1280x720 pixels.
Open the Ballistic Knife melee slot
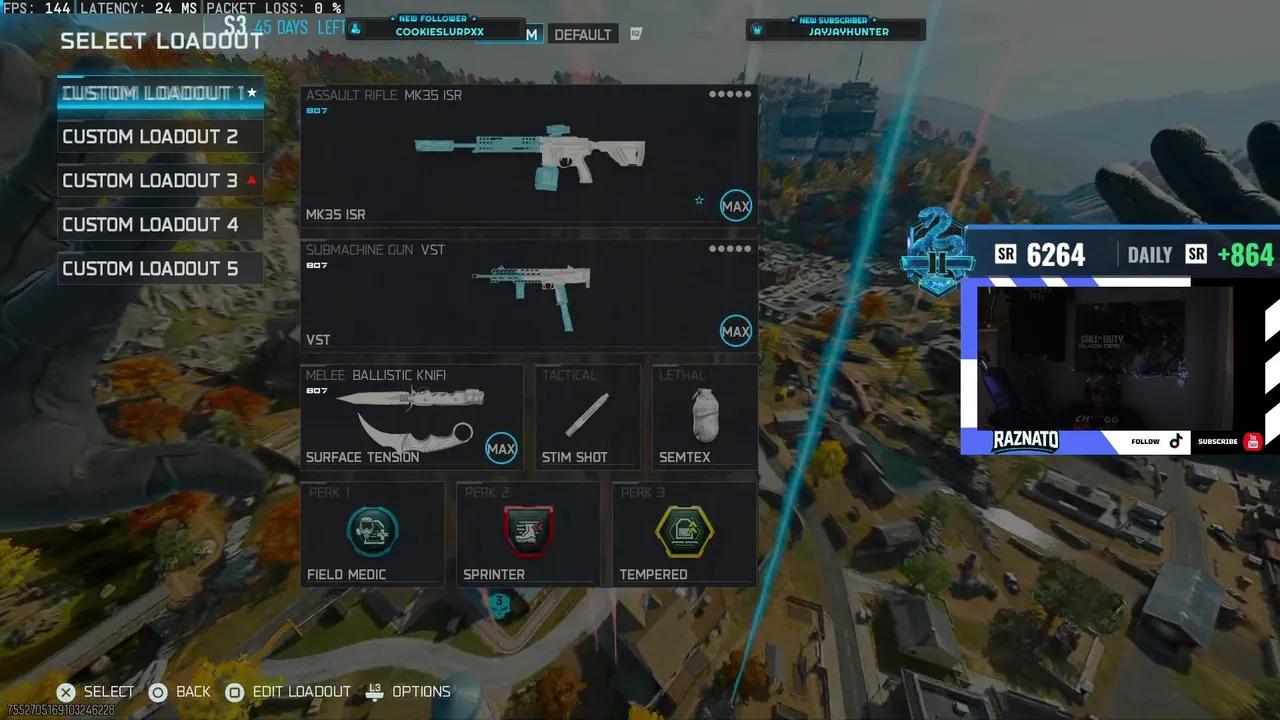coord(410,415)
